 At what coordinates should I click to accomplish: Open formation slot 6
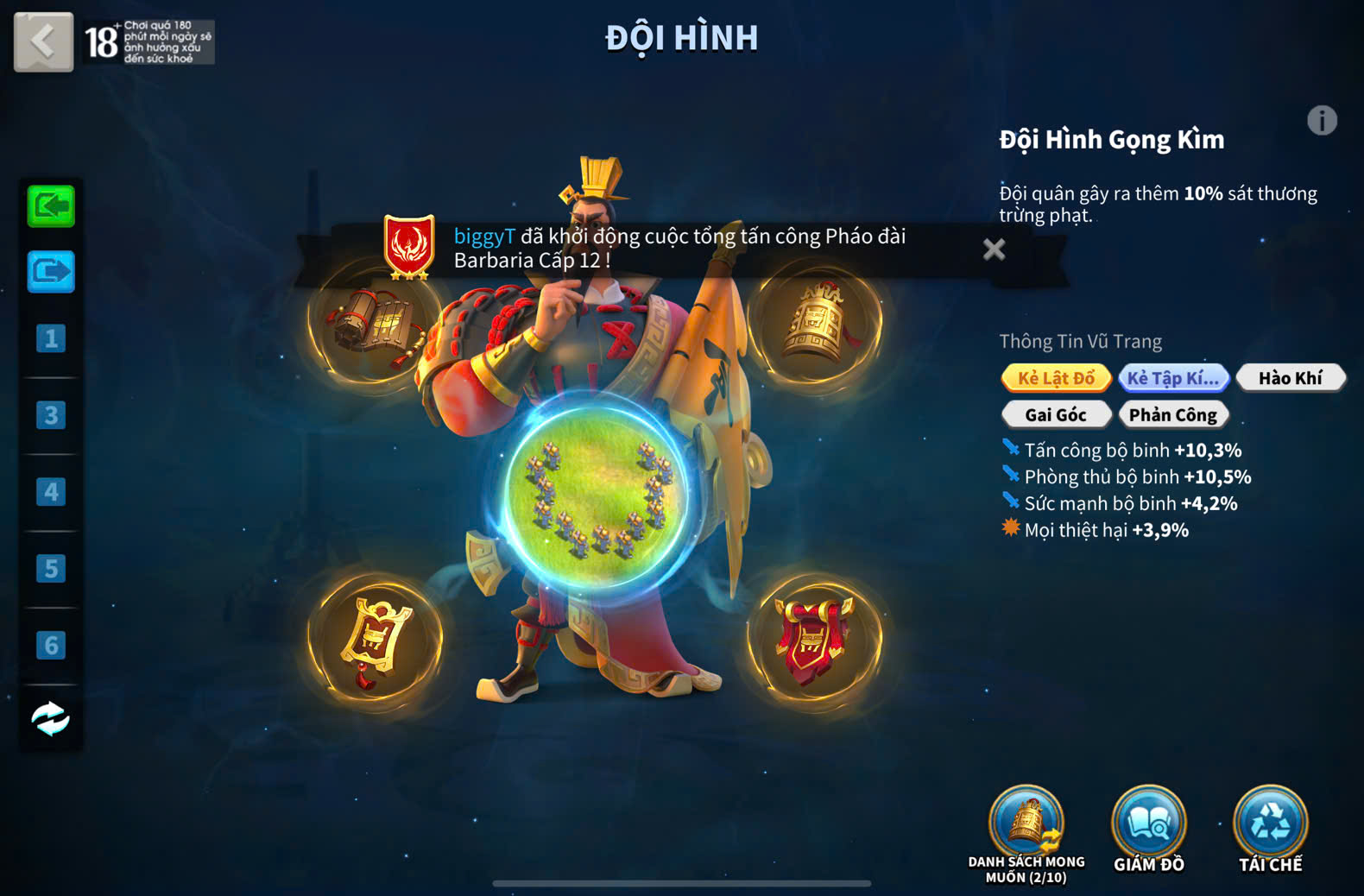(x=51, y=646)
